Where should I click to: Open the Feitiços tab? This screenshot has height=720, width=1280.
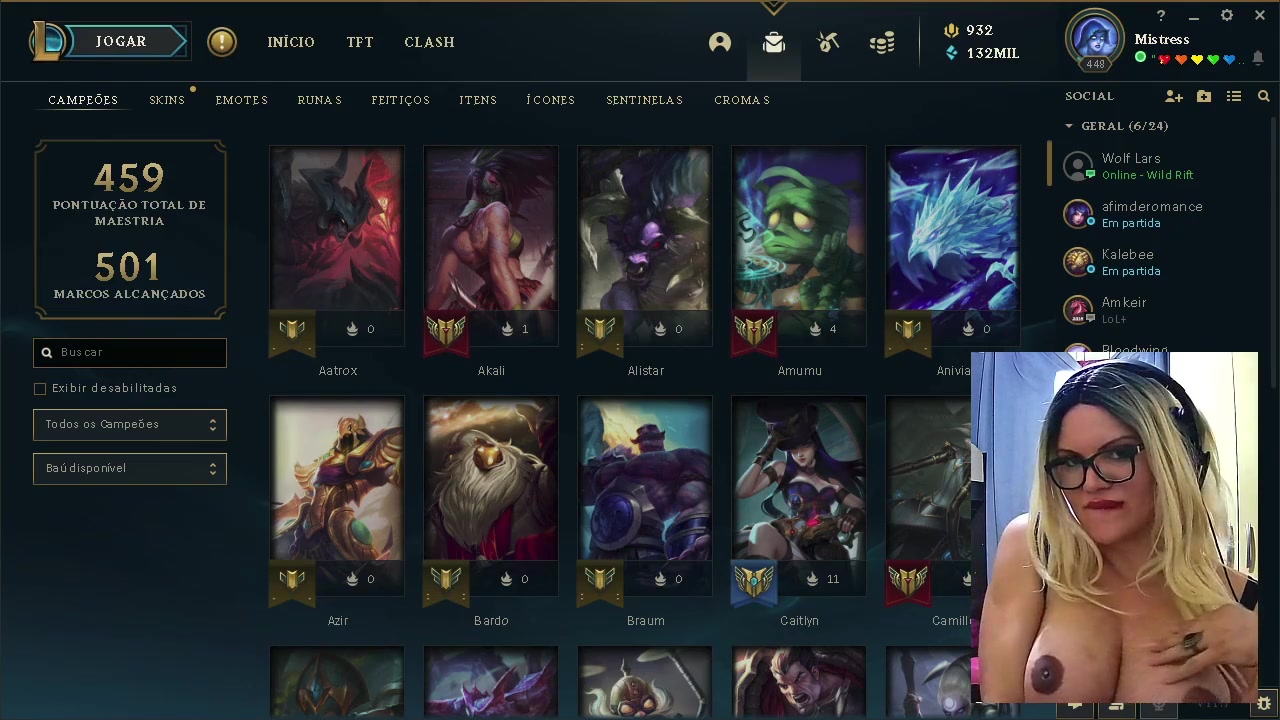(x=400, y=100)
